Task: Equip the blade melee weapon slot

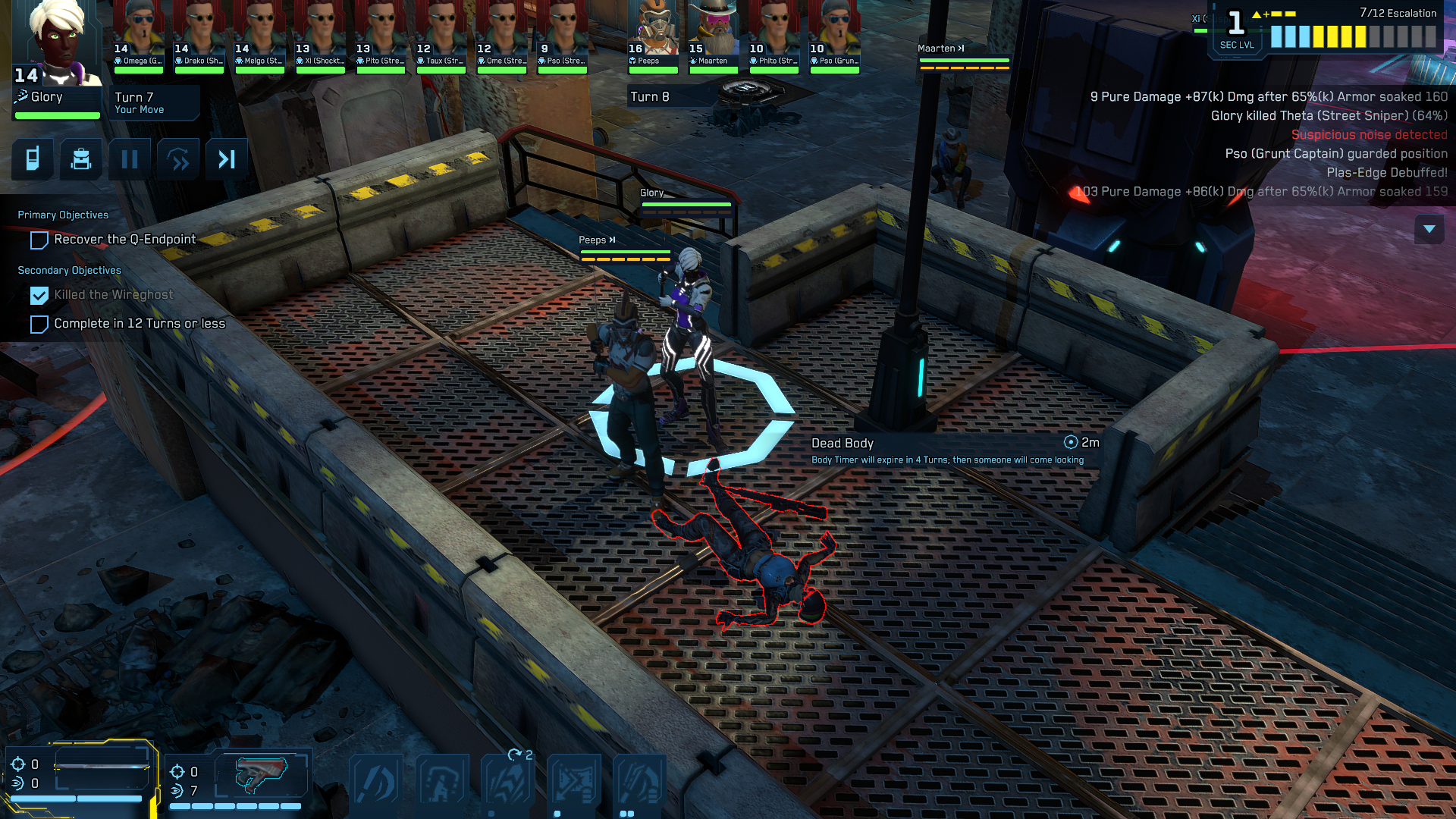Action: coord(101,767)
